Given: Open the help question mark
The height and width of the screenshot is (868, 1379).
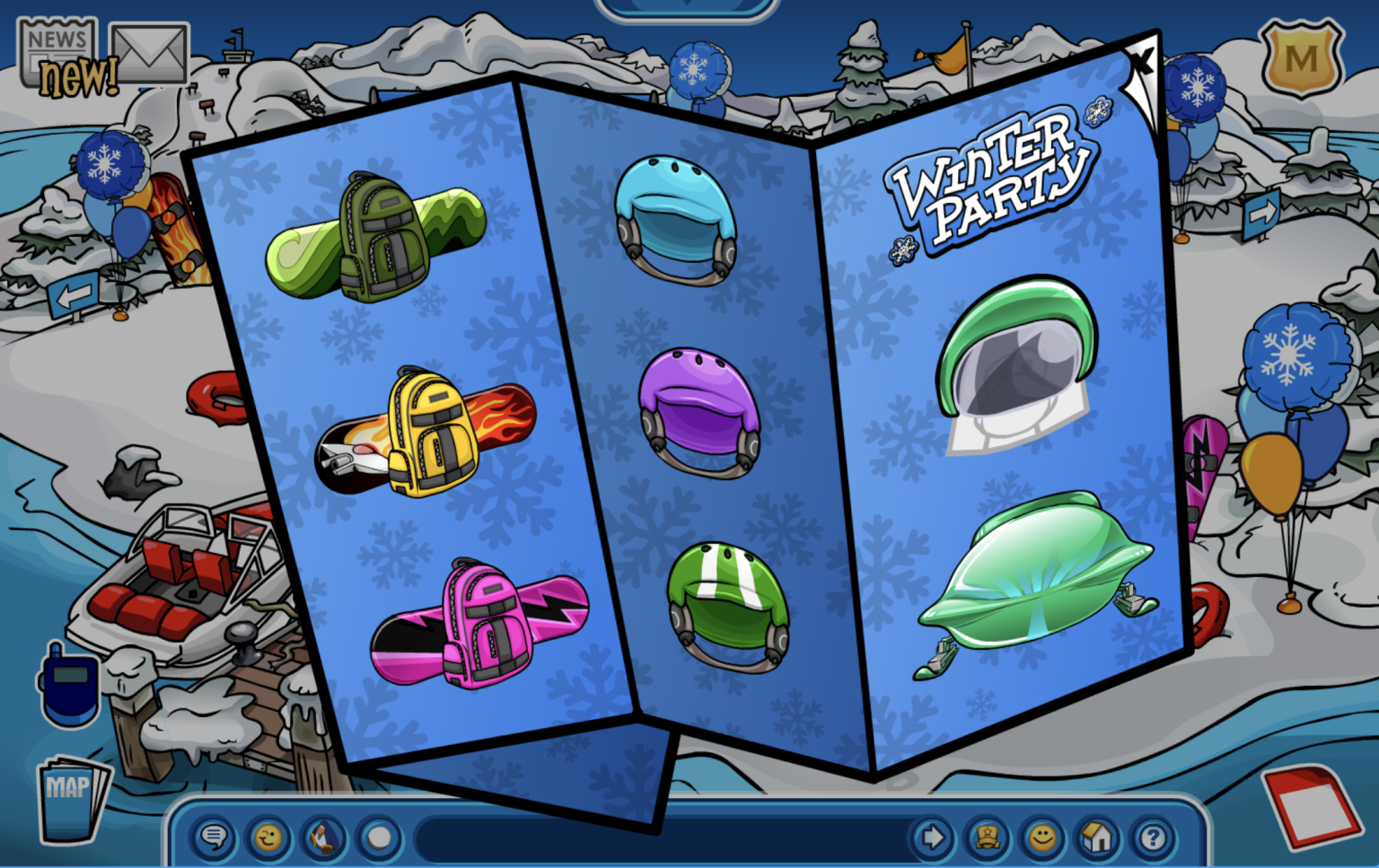Looking at the screenshot, I should click(x=1150, y=838).
